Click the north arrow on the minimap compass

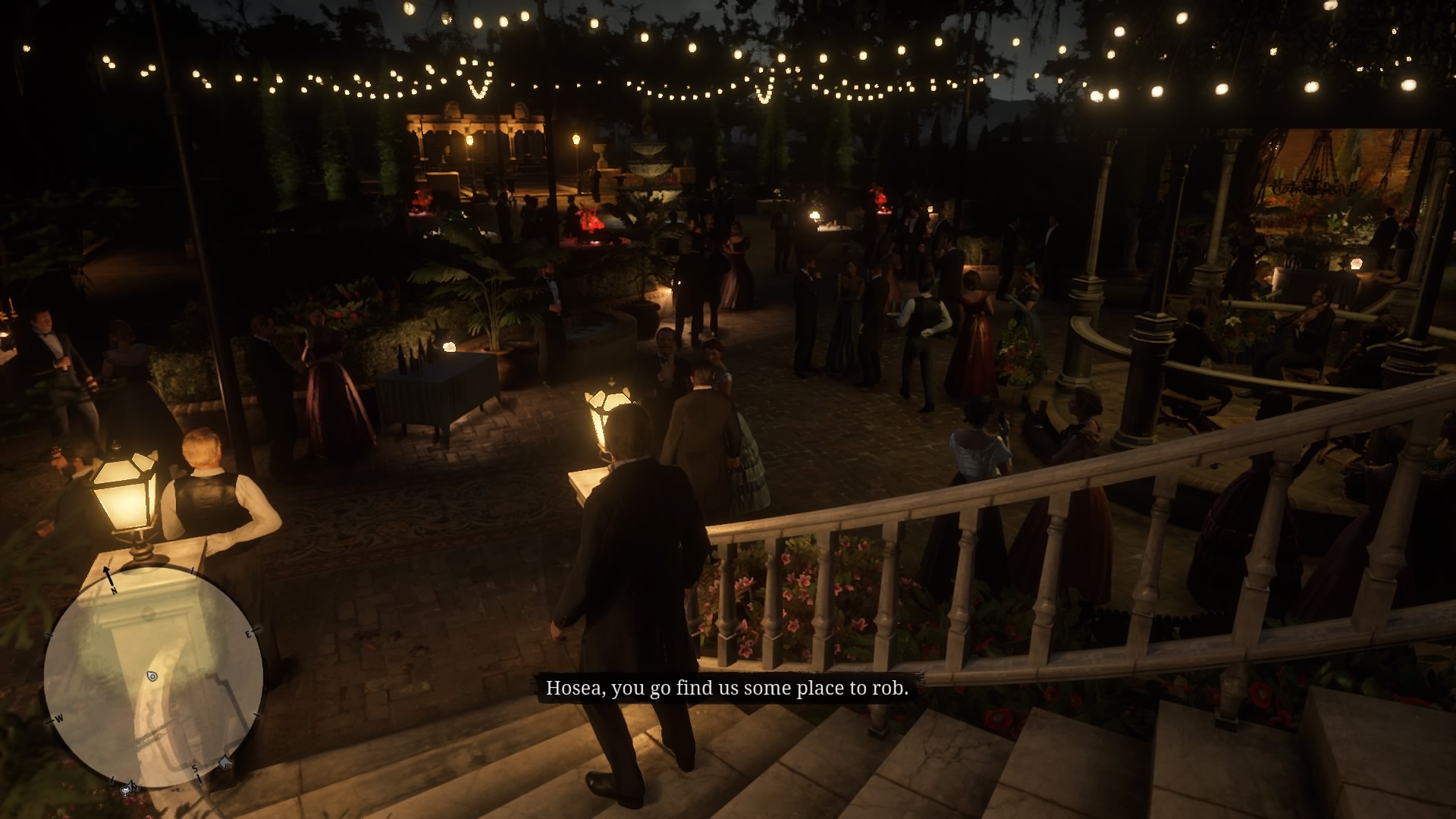tap(107, 574)
